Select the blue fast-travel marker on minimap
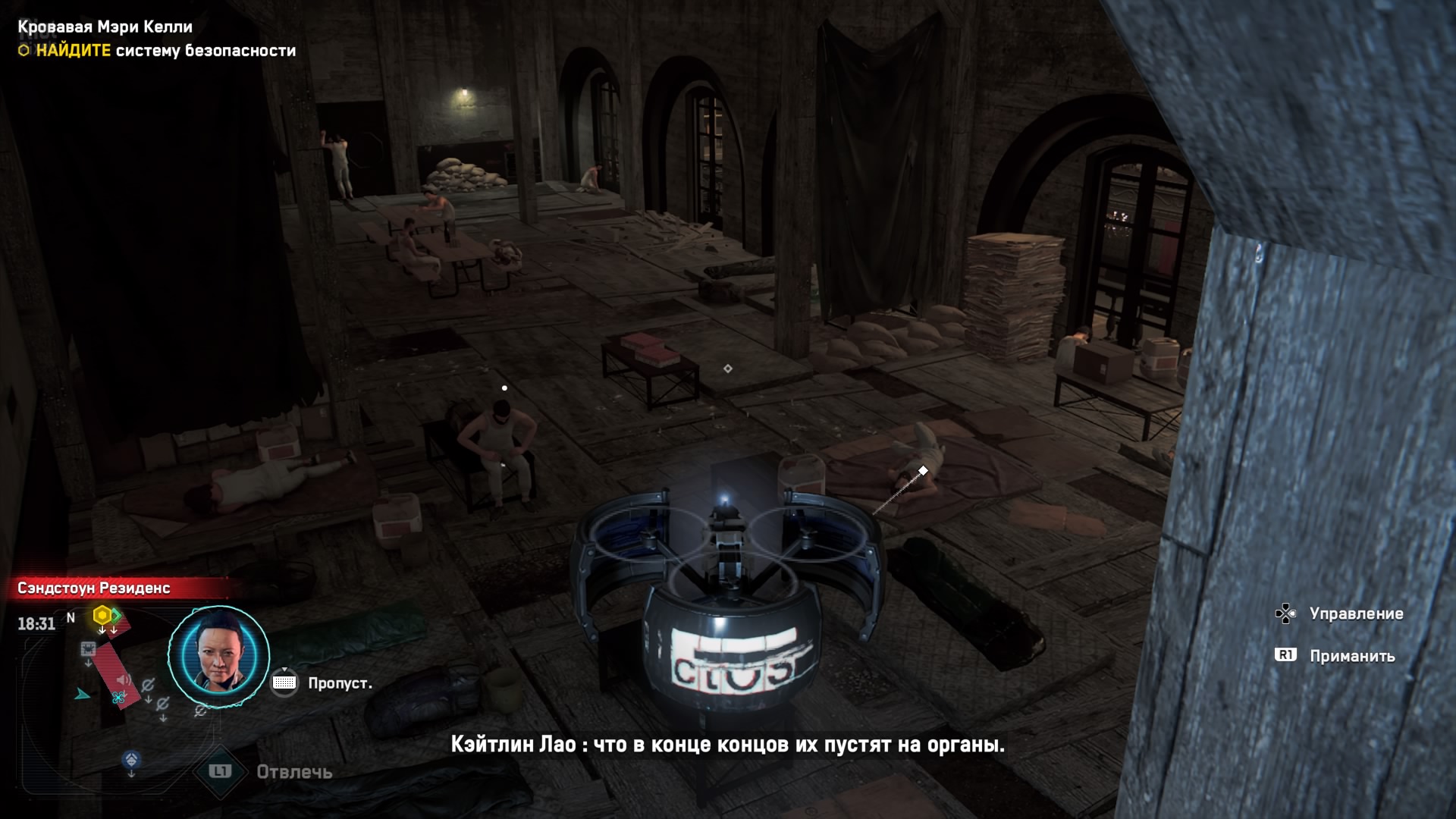 (x=131, y=759)
